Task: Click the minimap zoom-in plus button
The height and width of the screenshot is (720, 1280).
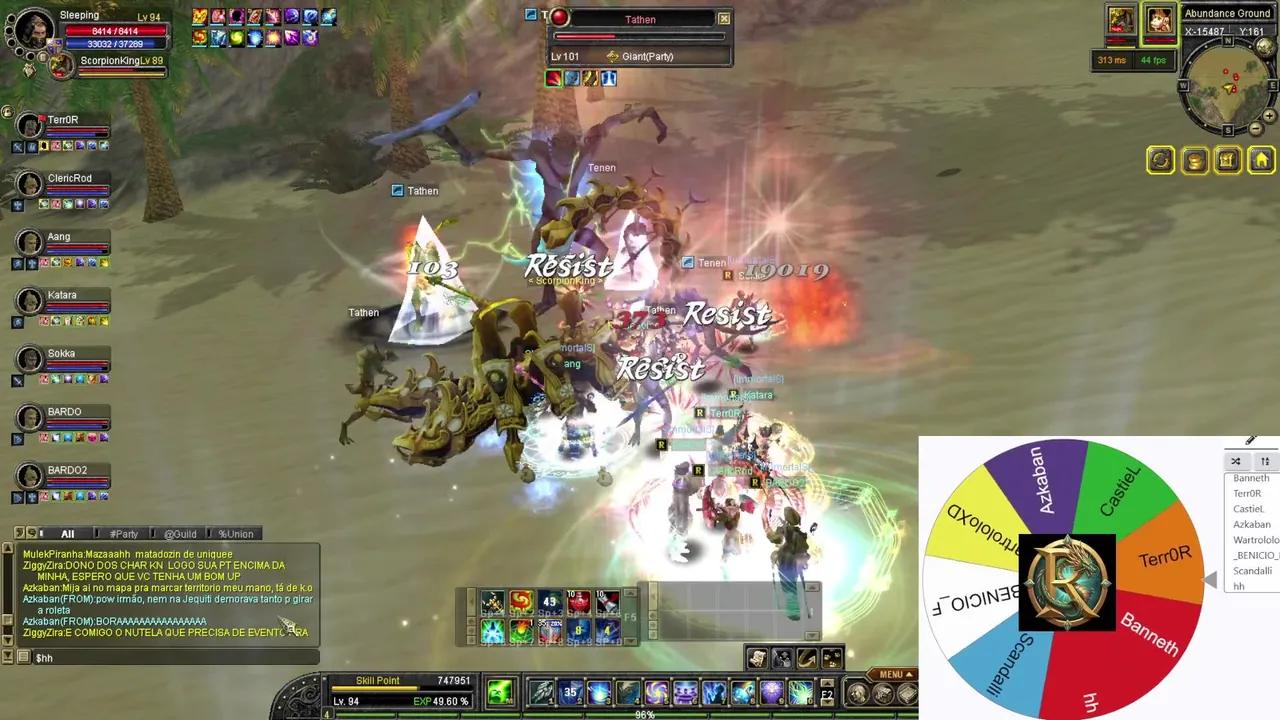Action: pos(1269,116)
